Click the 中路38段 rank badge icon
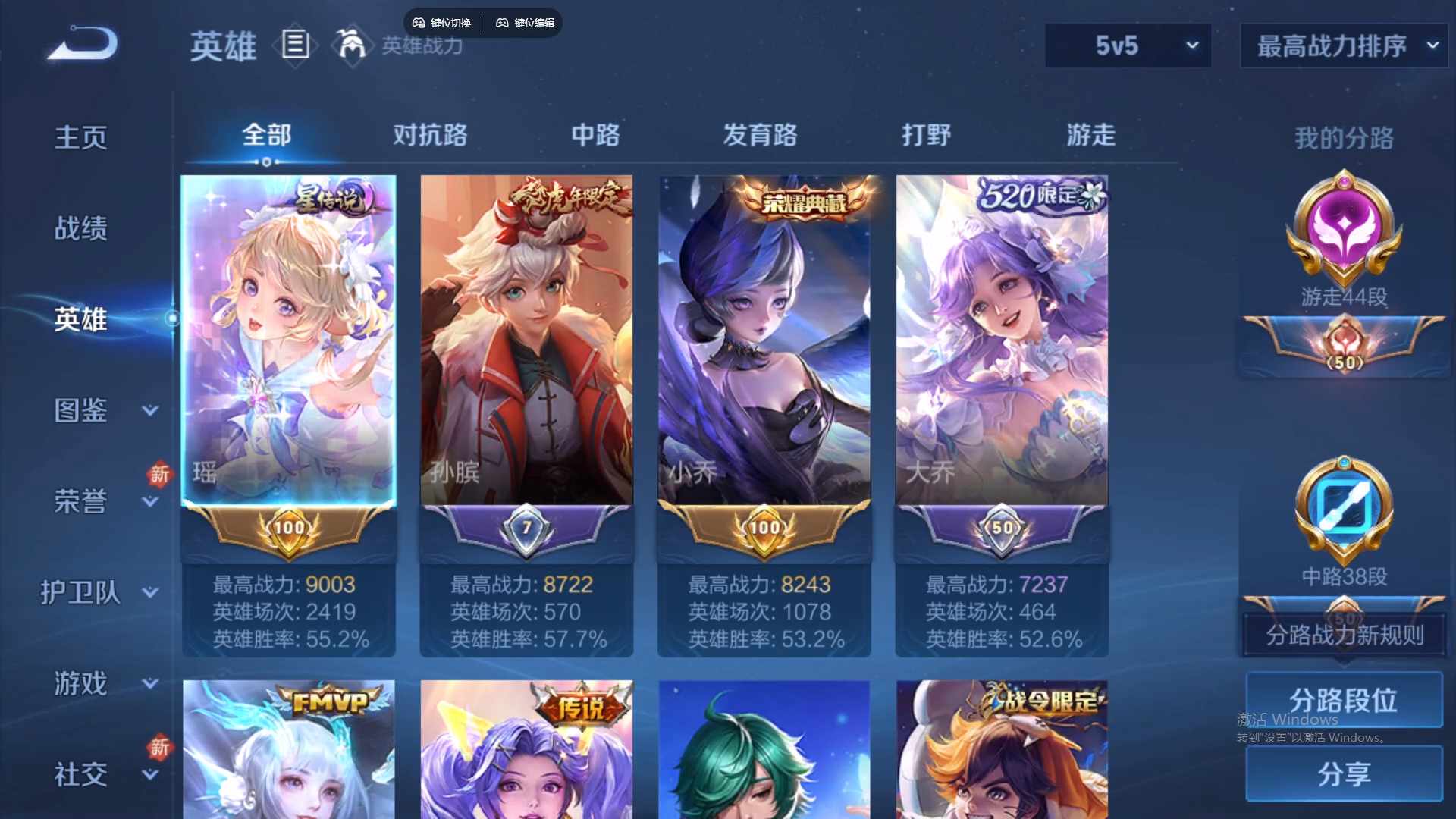The image size is (1456, 819). (x=1343, y=508)
